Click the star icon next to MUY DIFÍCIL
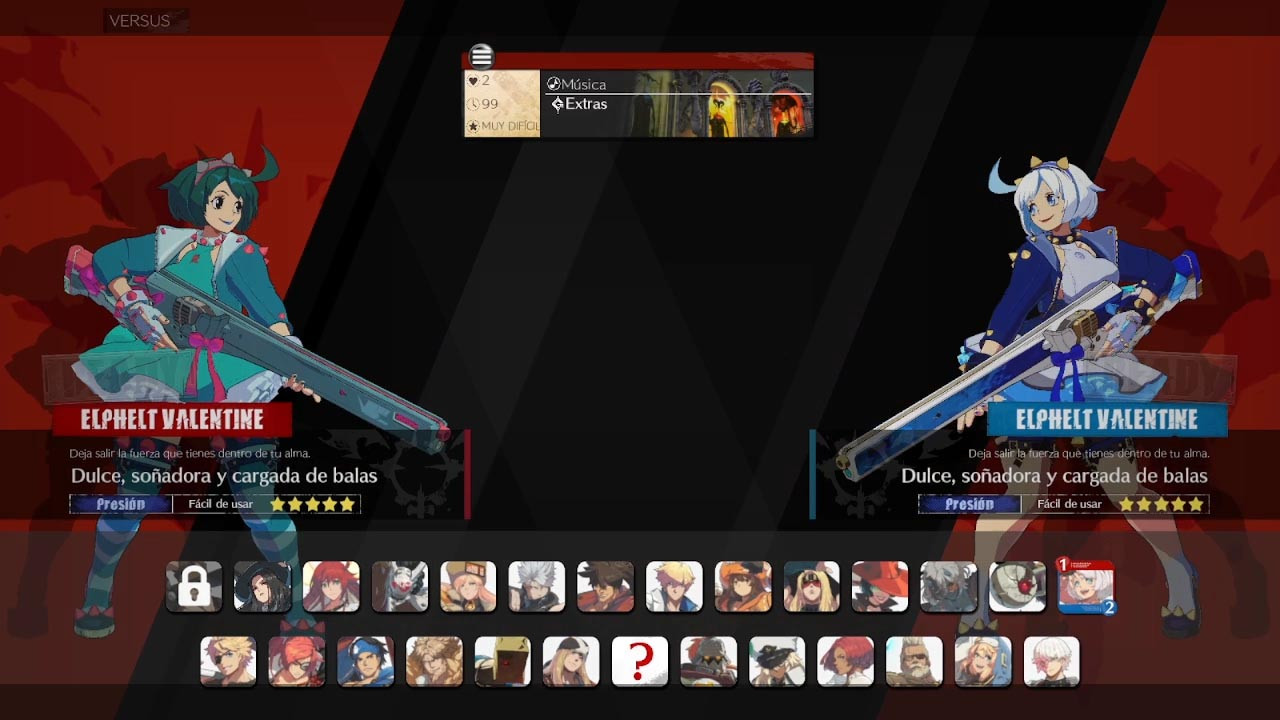This screenshot has width=1280, height=720. [x=471, y=126]
